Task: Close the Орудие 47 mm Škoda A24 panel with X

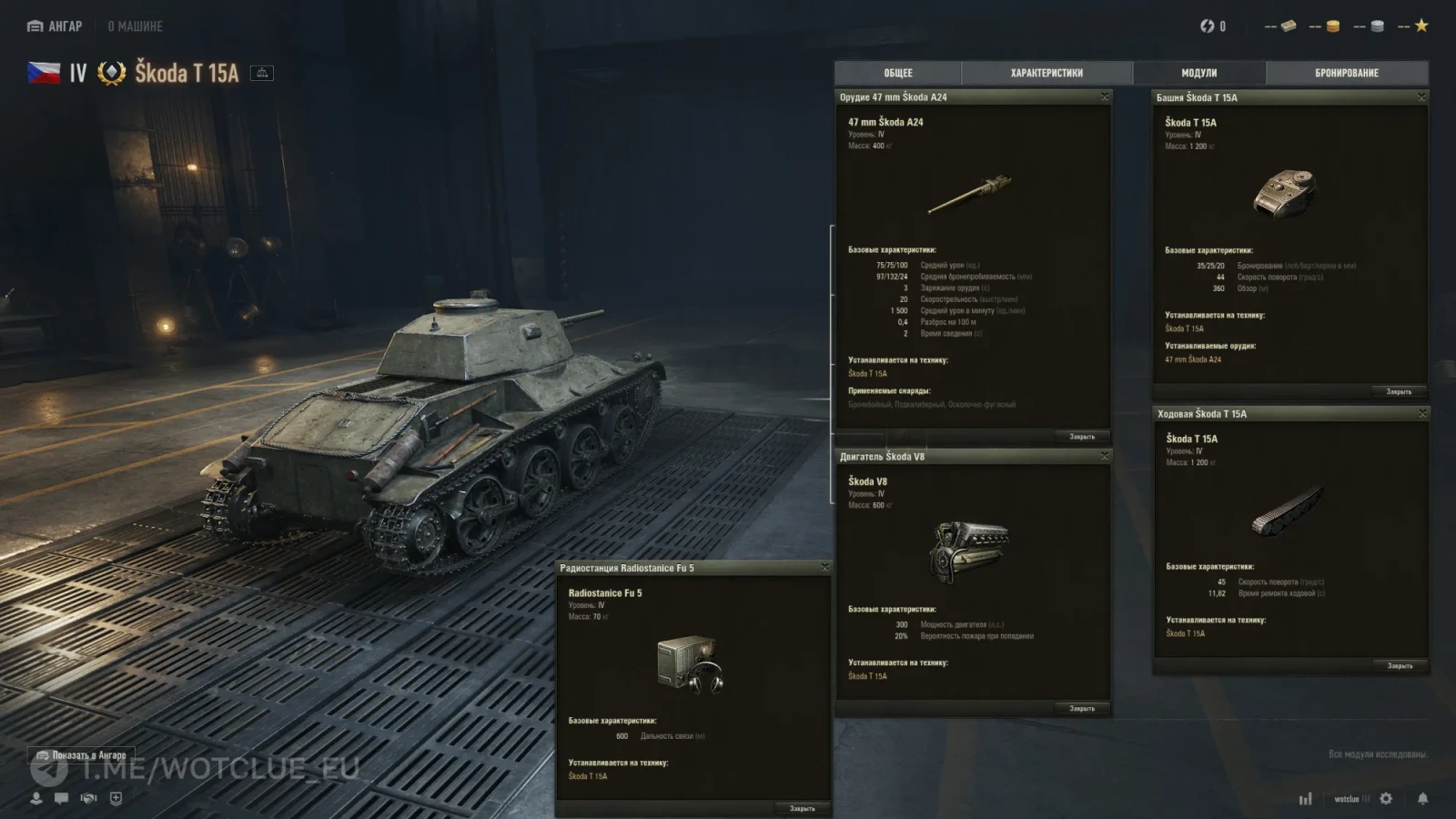Action: [1105, 96]
